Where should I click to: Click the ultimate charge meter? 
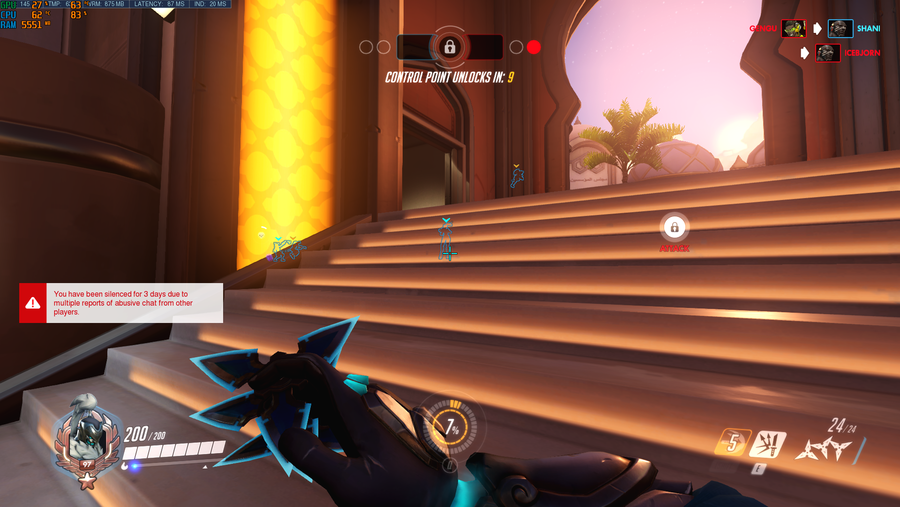pos(450,427)
